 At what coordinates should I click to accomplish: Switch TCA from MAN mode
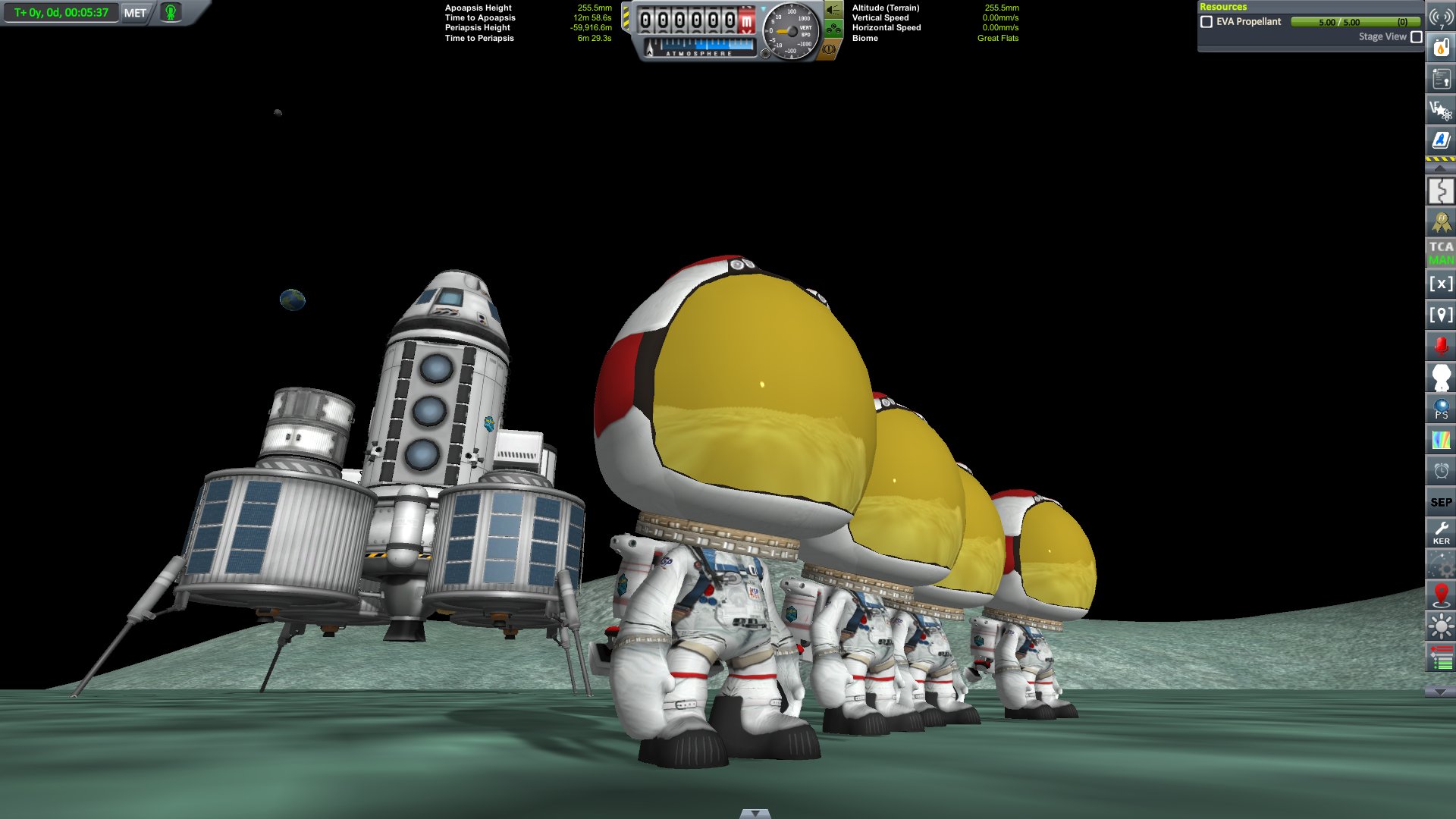pyautogui.click(x=1440, y=253)
